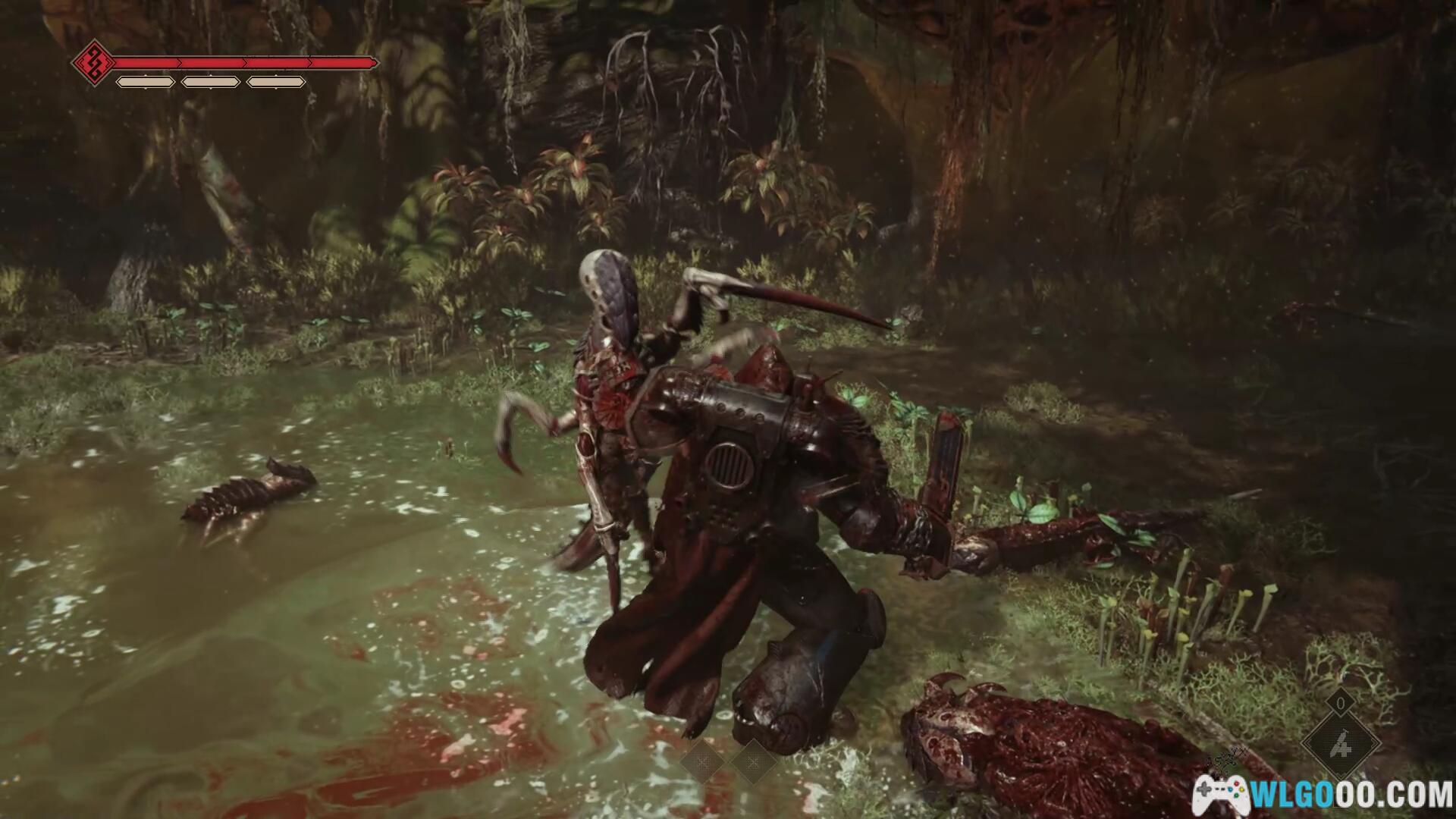The height and width of the screenshot is (819, 1456).
Task: Open the WLGOOO.COM watermark logo
Action: (1320, 794)
